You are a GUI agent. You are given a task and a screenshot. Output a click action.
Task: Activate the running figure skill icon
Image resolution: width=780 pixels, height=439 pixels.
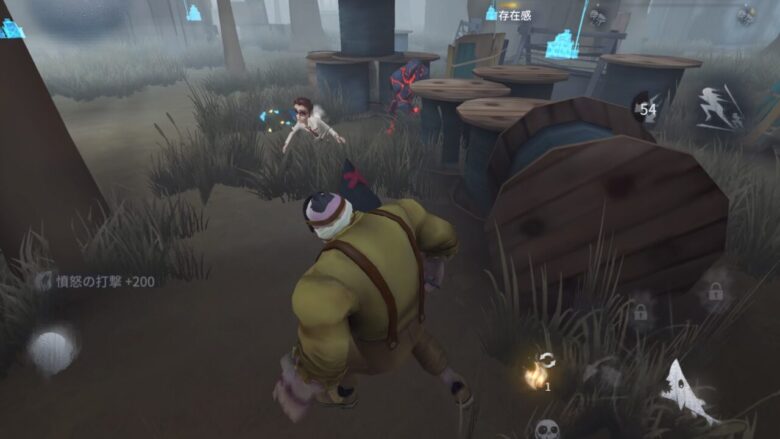(x=719, y=107)
